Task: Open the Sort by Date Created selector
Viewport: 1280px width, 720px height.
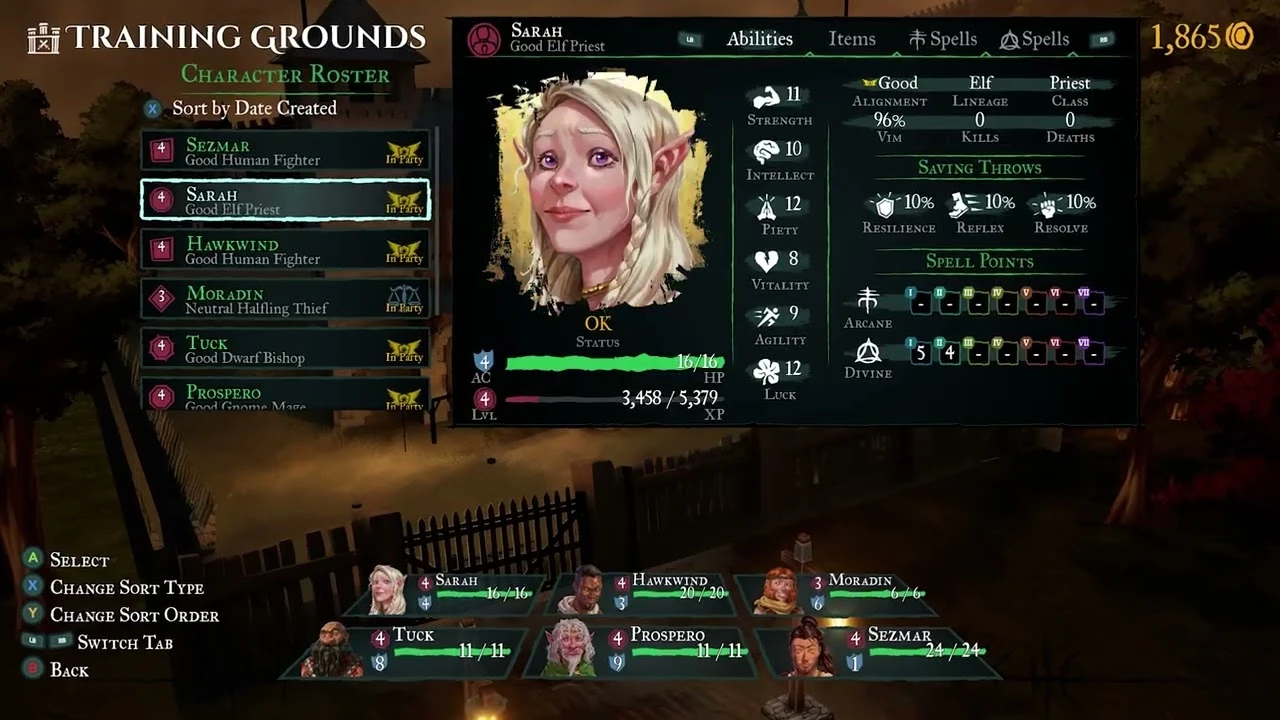Action: [254, 108]
